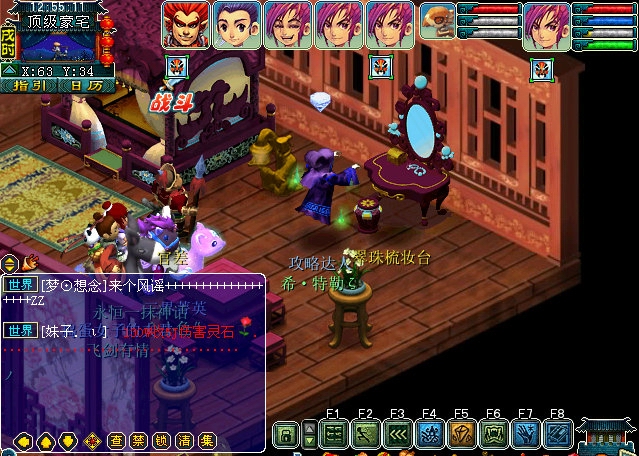The height and width of the screenshot is (456, 639).
Task: Open the player character portrait at far right
Action: pos(547,26)
